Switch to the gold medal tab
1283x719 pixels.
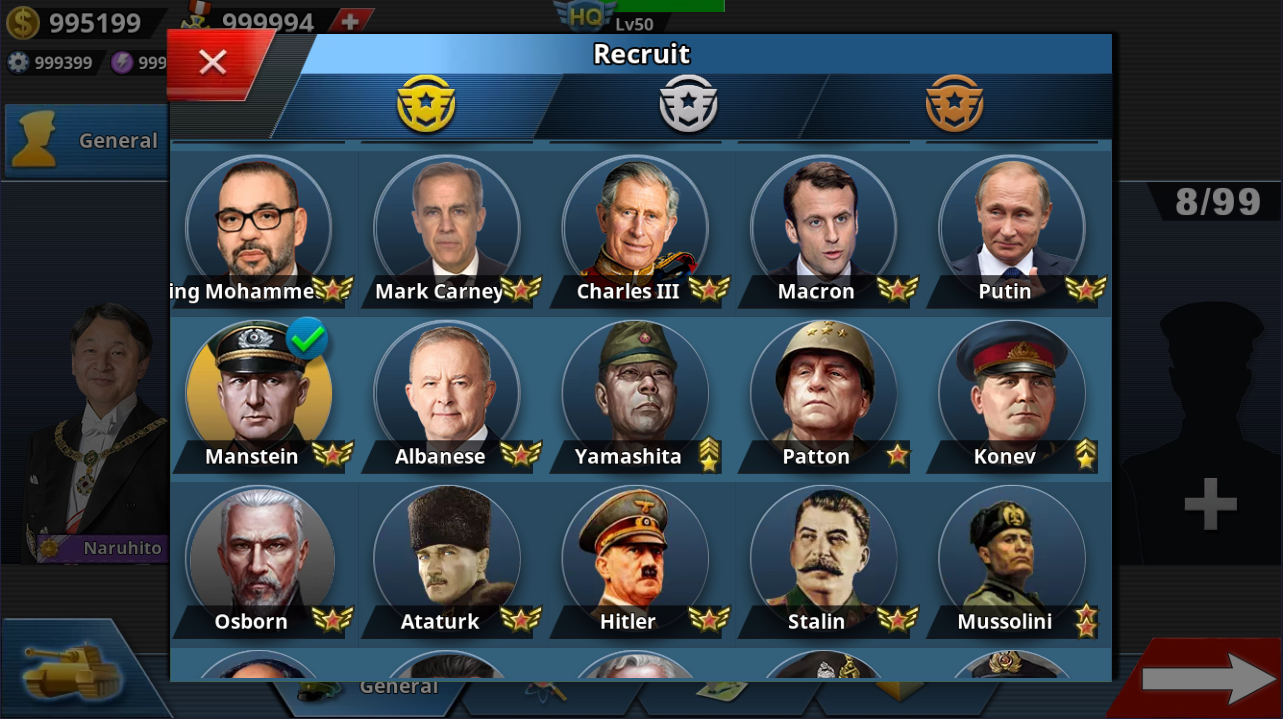426,104
